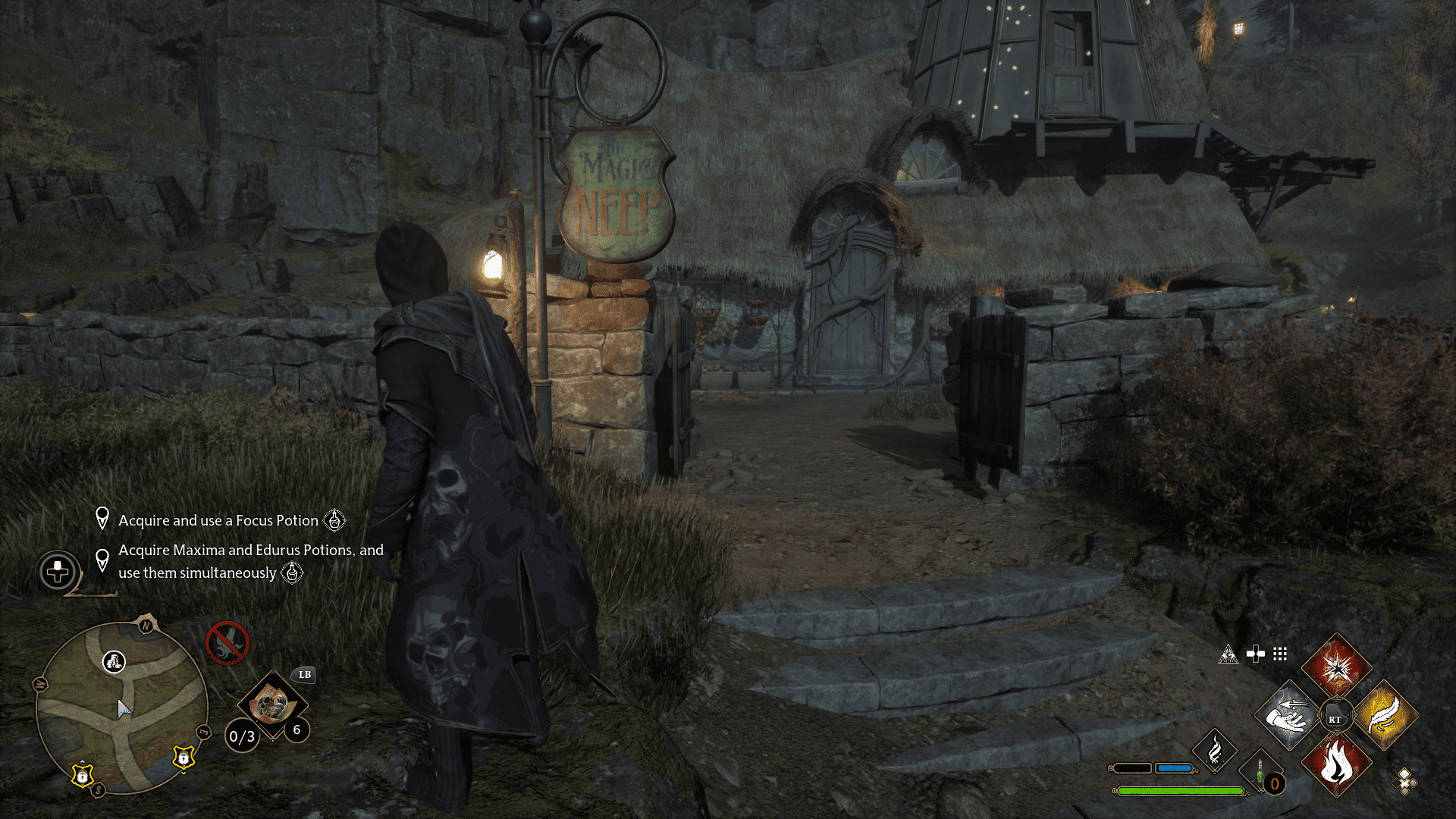Click the LB button prompt above the item slot

(x=303, y=674)
